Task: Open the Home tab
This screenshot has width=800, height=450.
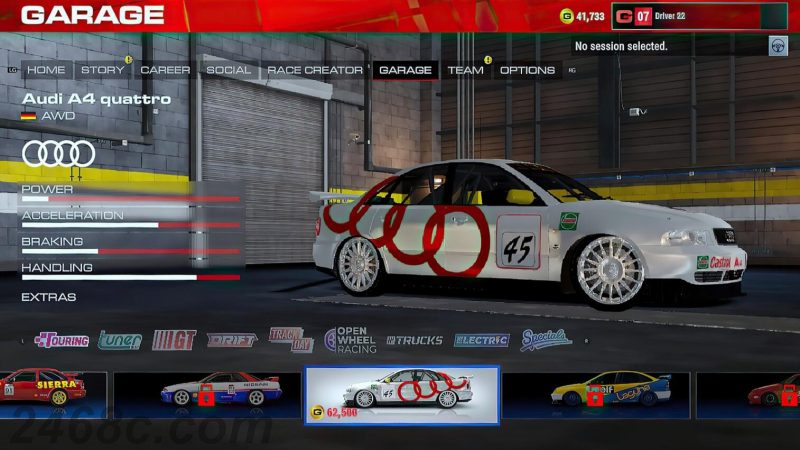Action: pos(46,70)
